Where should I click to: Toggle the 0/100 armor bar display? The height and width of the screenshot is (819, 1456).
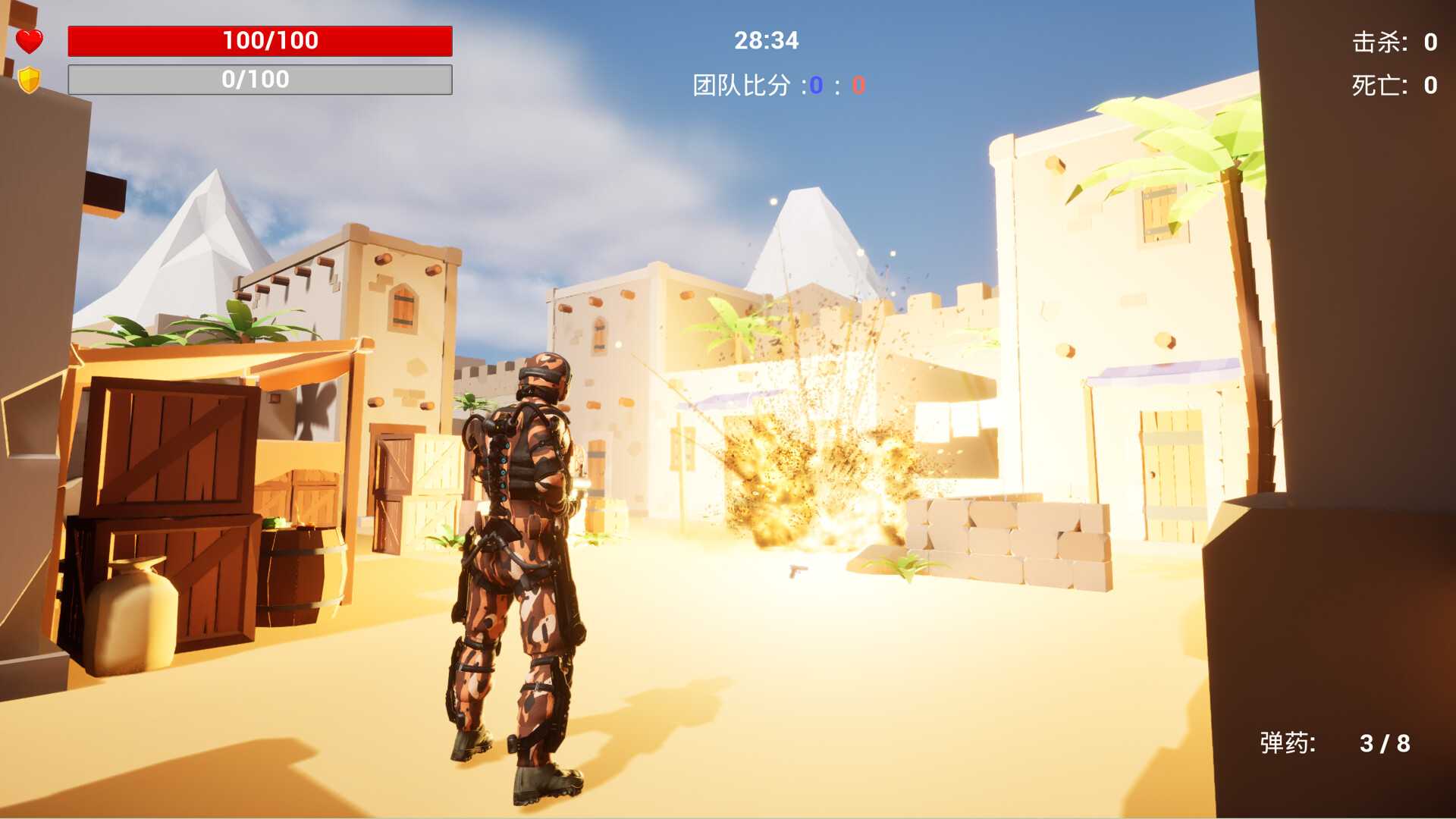tap(260, 78)
